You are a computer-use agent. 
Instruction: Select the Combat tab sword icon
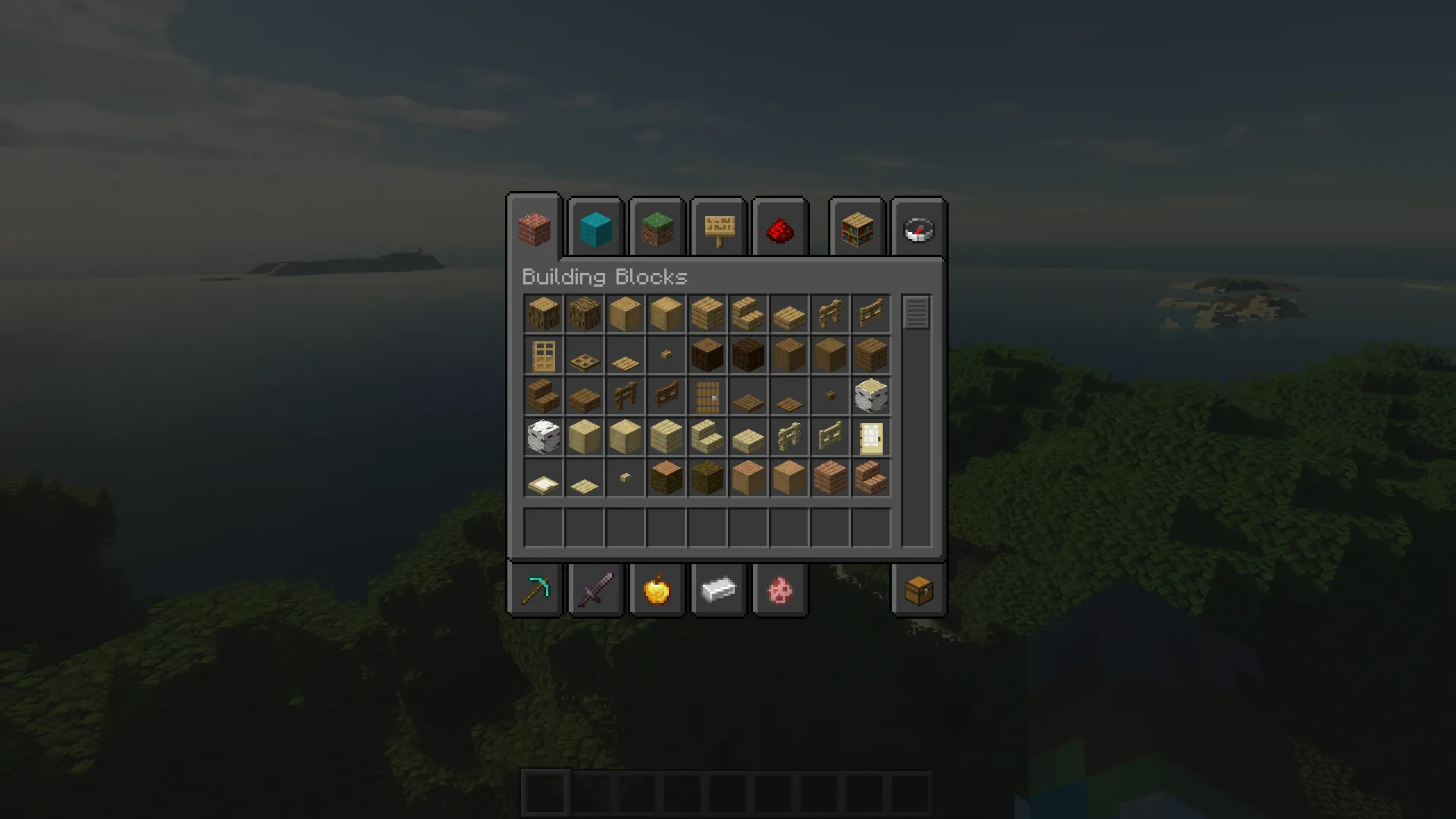point(596,590)
